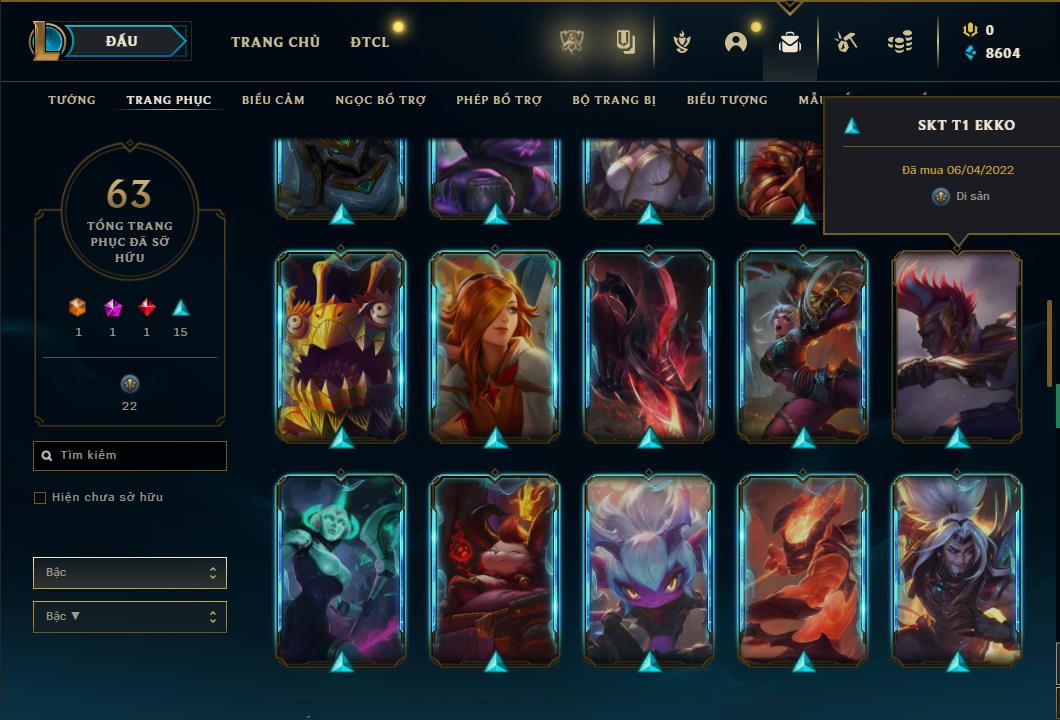Select the red-haired woman skin card
The image size is (1060, 720).
pyautogui.click(x=495, y=345)
